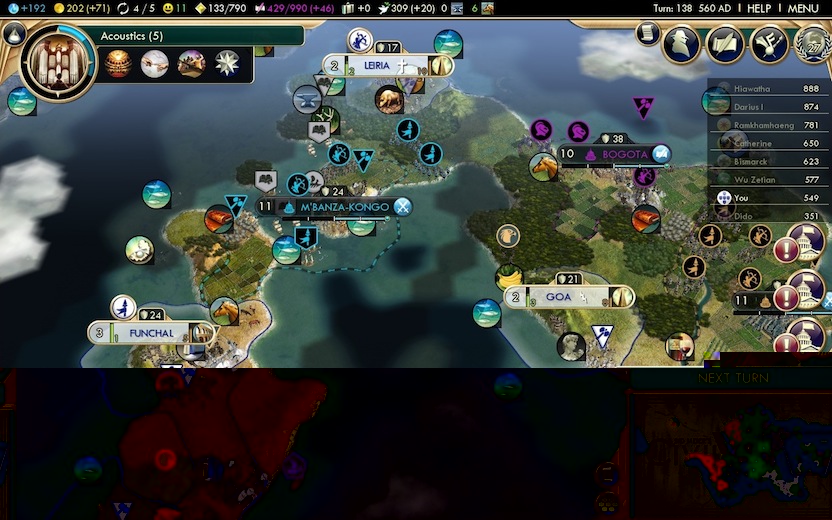Open the HELP Civilopedia link
This screenshot has height=520, width=832.
[x=759, y=8]
